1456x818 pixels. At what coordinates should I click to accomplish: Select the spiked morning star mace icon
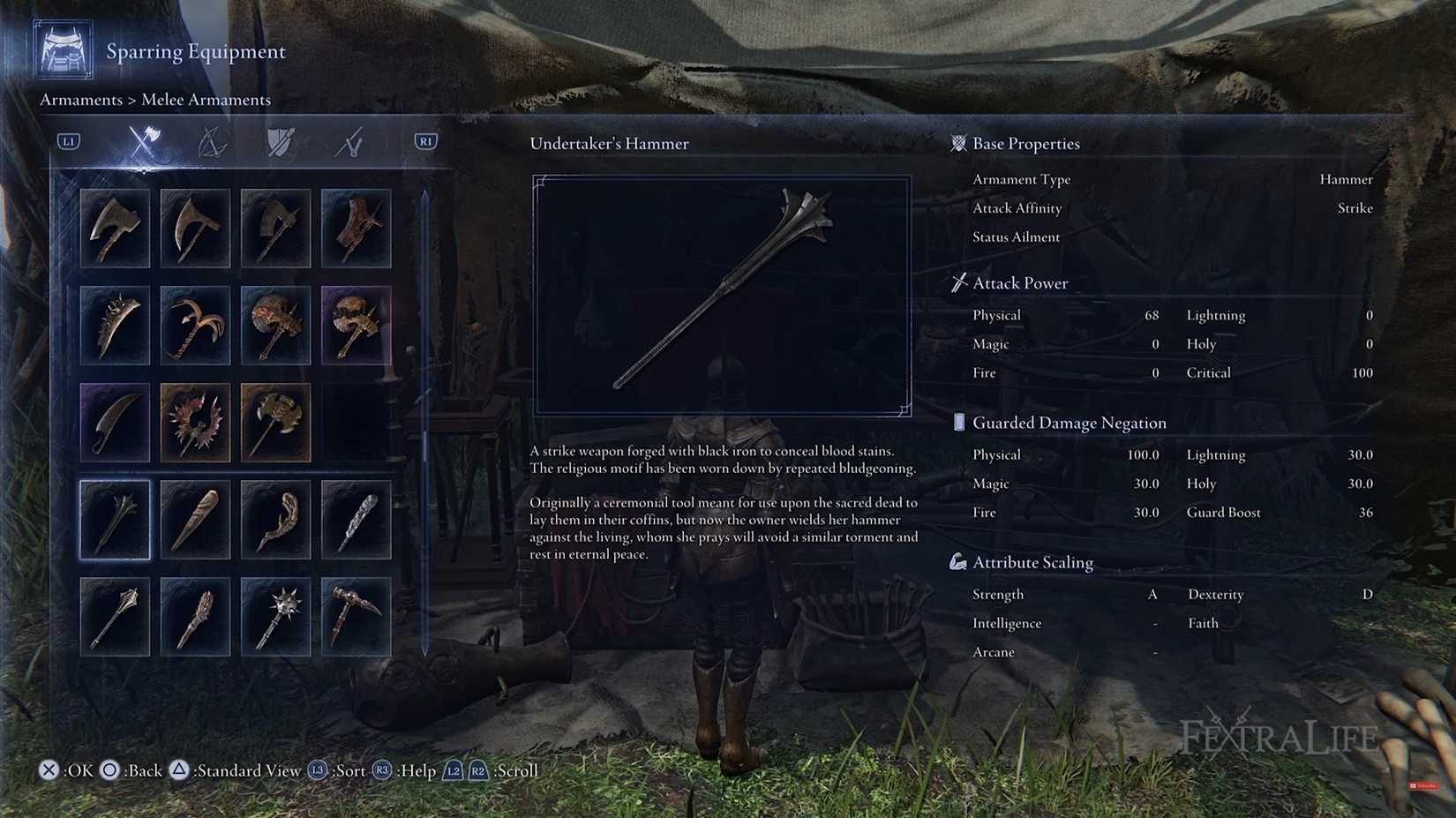click(x=275, y=615)
